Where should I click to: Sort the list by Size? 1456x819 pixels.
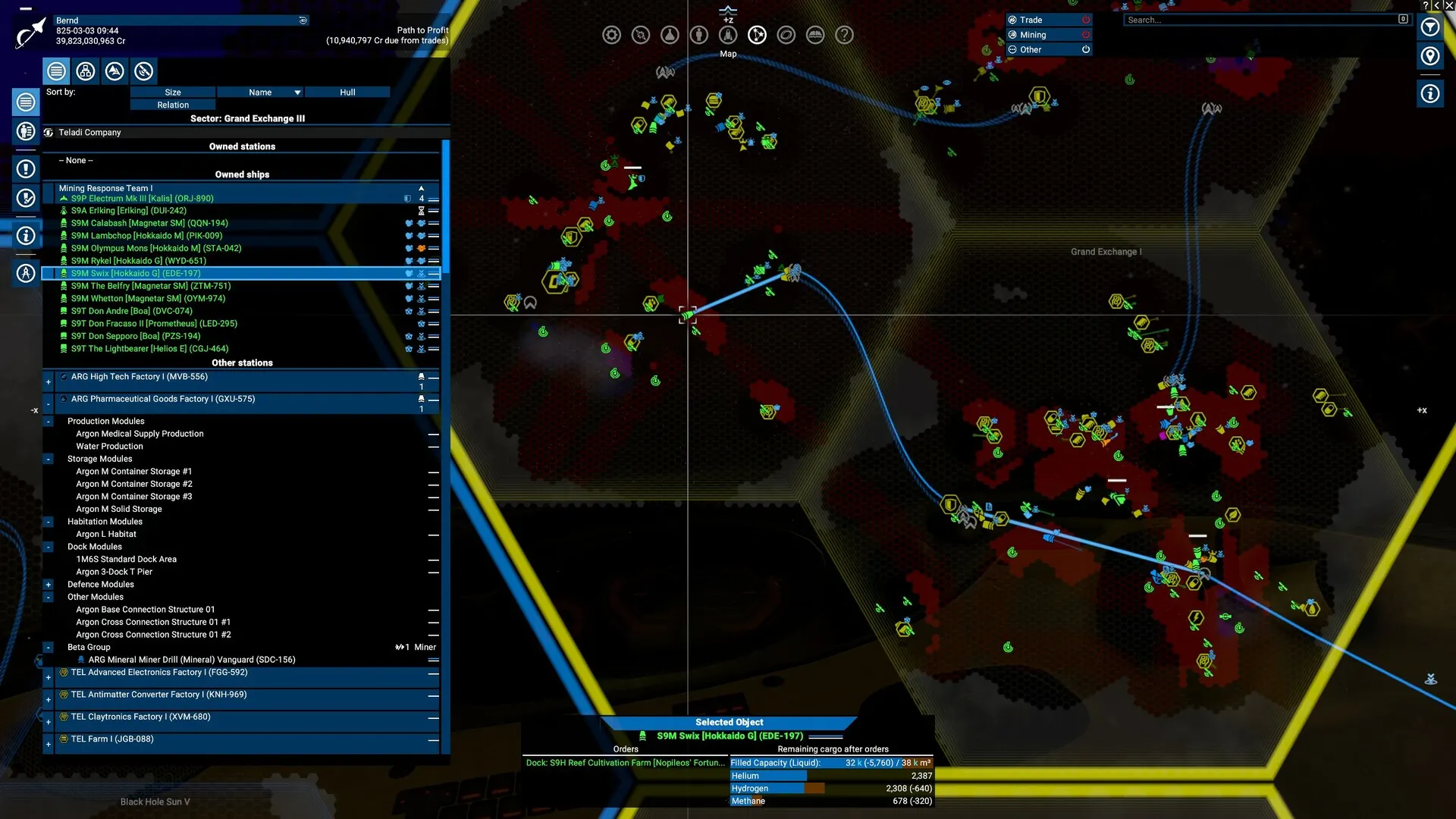[x=172, y=92]
